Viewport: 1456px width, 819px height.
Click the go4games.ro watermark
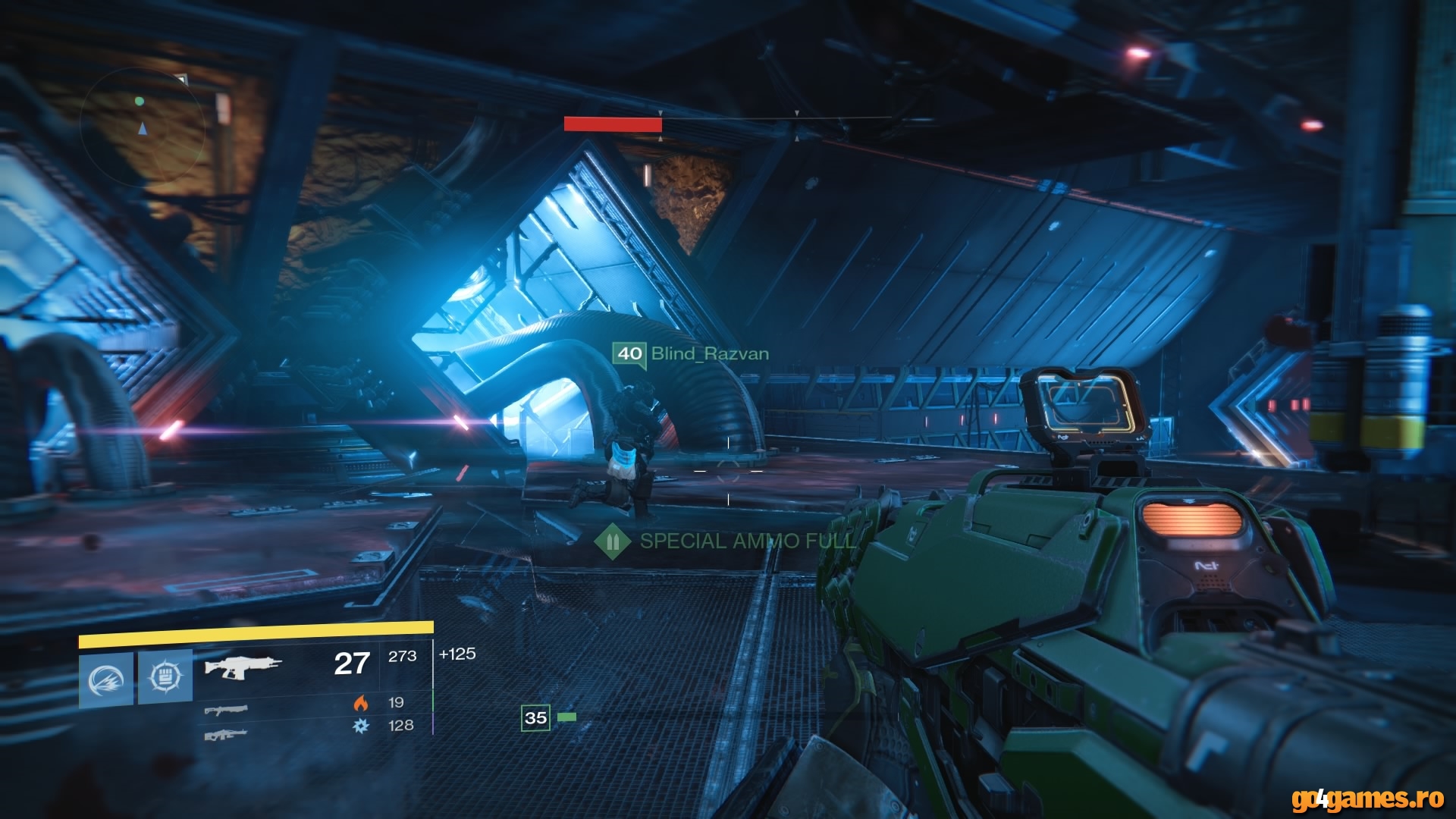click(x=1367, y=798)
